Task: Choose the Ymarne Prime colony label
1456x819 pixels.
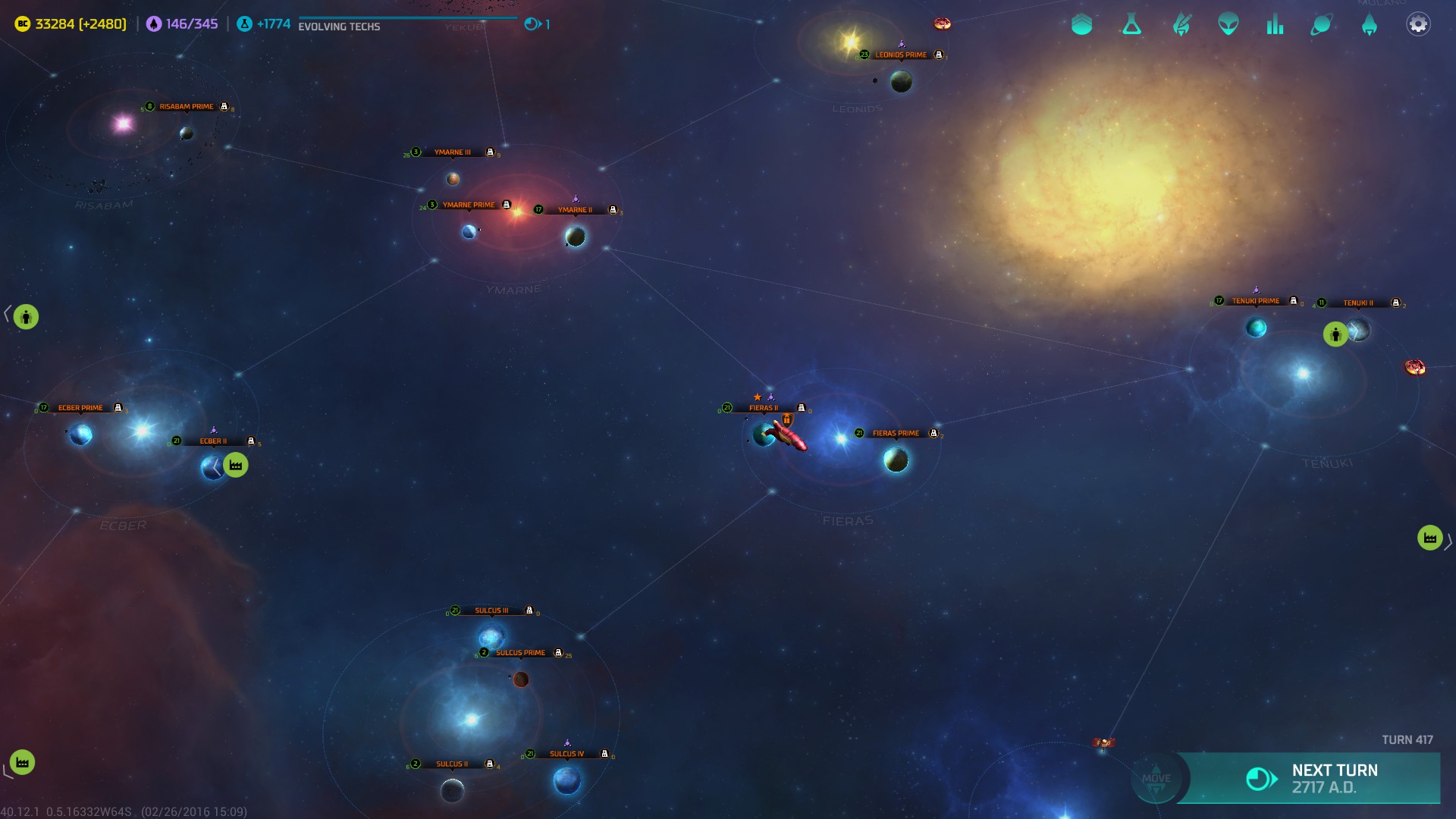Action: (469, 206)
